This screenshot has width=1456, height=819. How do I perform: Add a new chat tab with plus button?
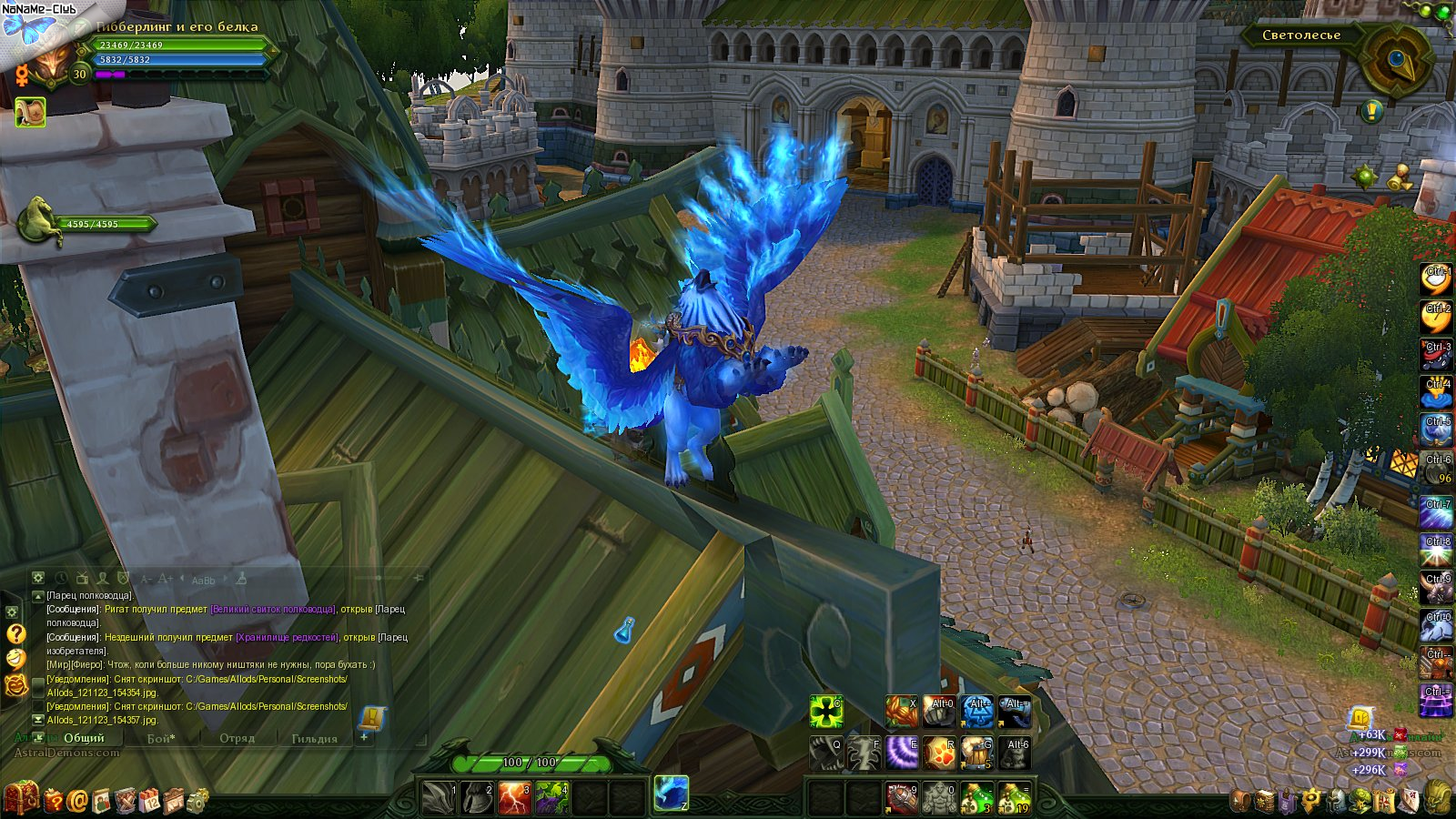(364, 737)
